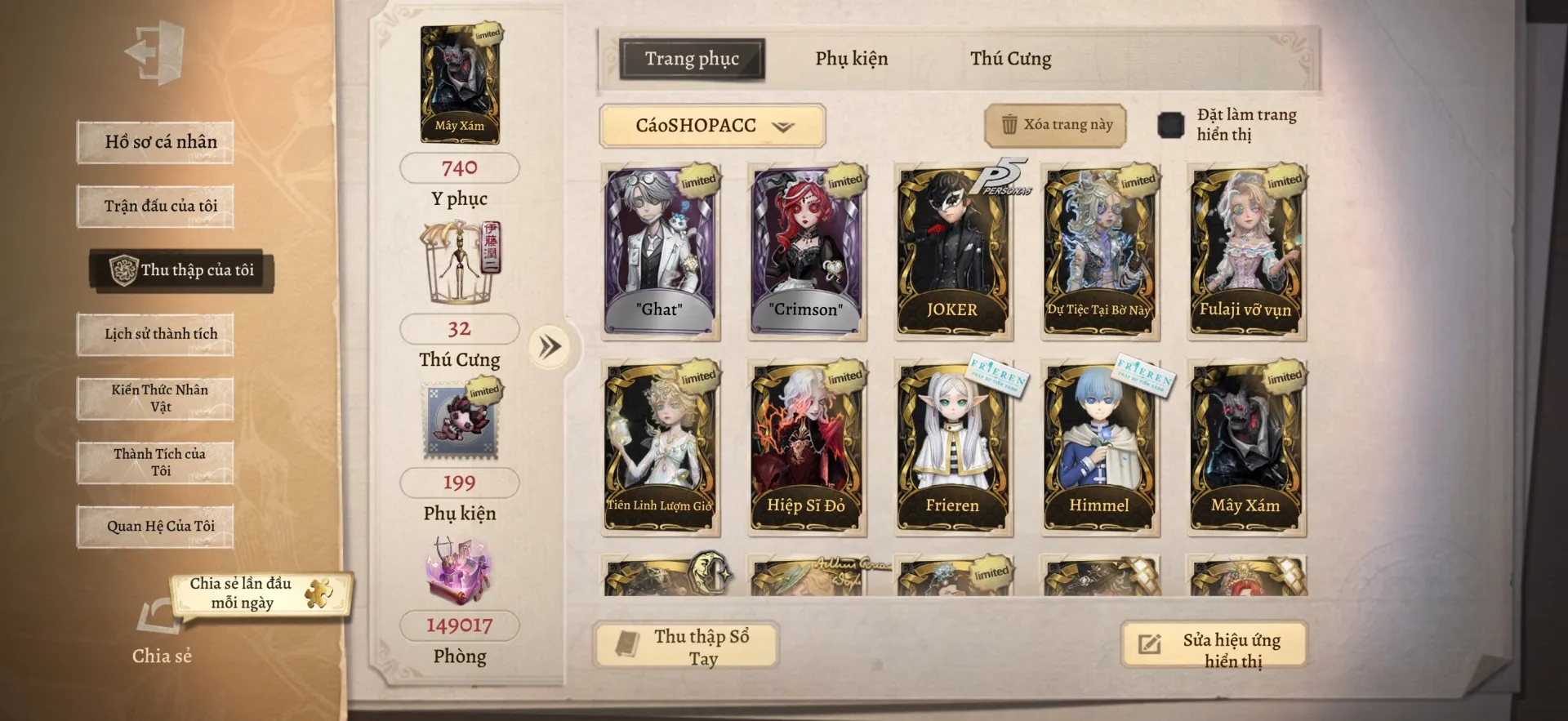Select the JOKER costume card
The width and height of the screenshot is (1568, 721).
tap(952, 251)
